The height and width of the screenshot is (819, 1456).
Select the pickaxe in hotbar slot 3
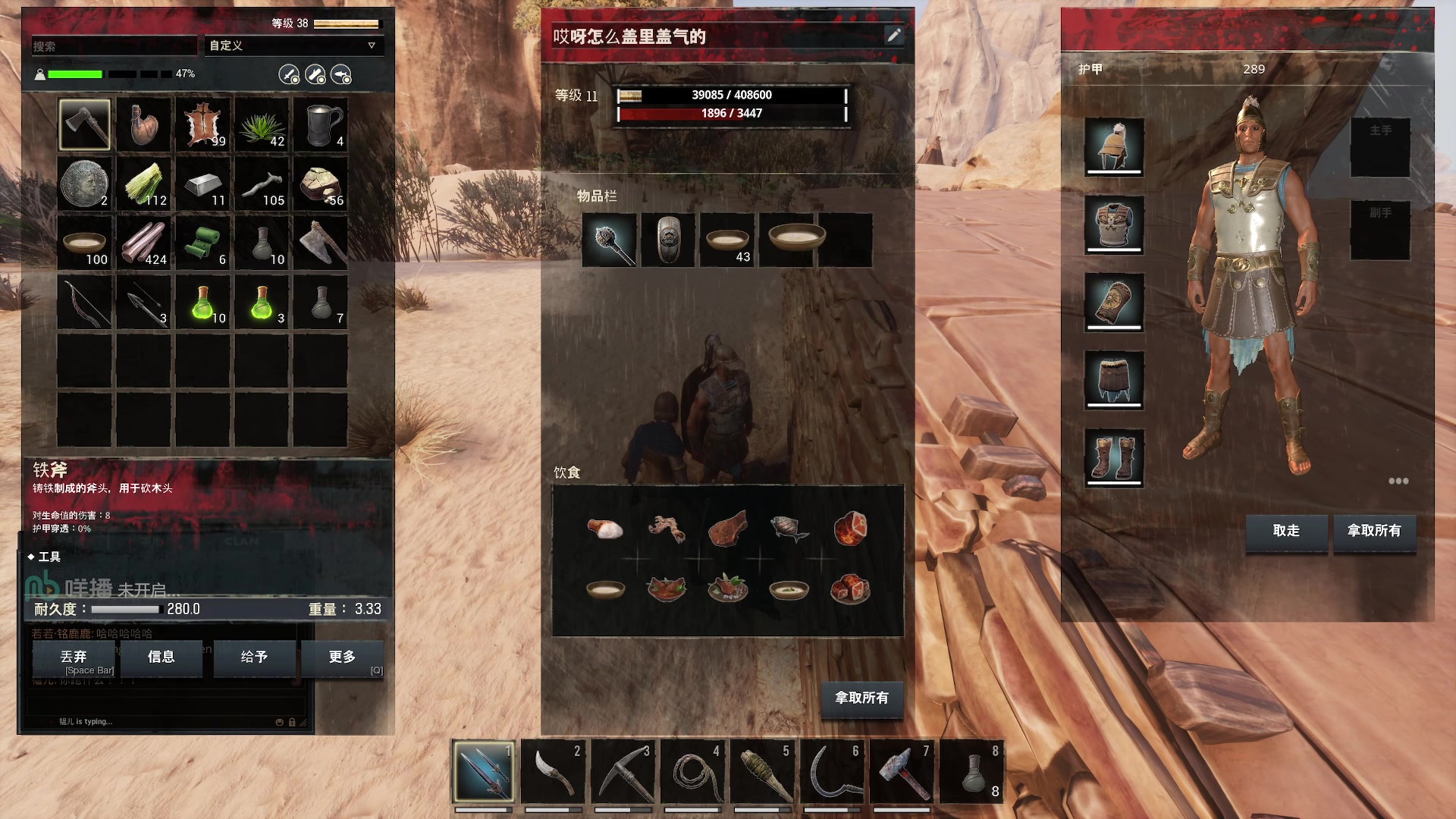[623, 773]
